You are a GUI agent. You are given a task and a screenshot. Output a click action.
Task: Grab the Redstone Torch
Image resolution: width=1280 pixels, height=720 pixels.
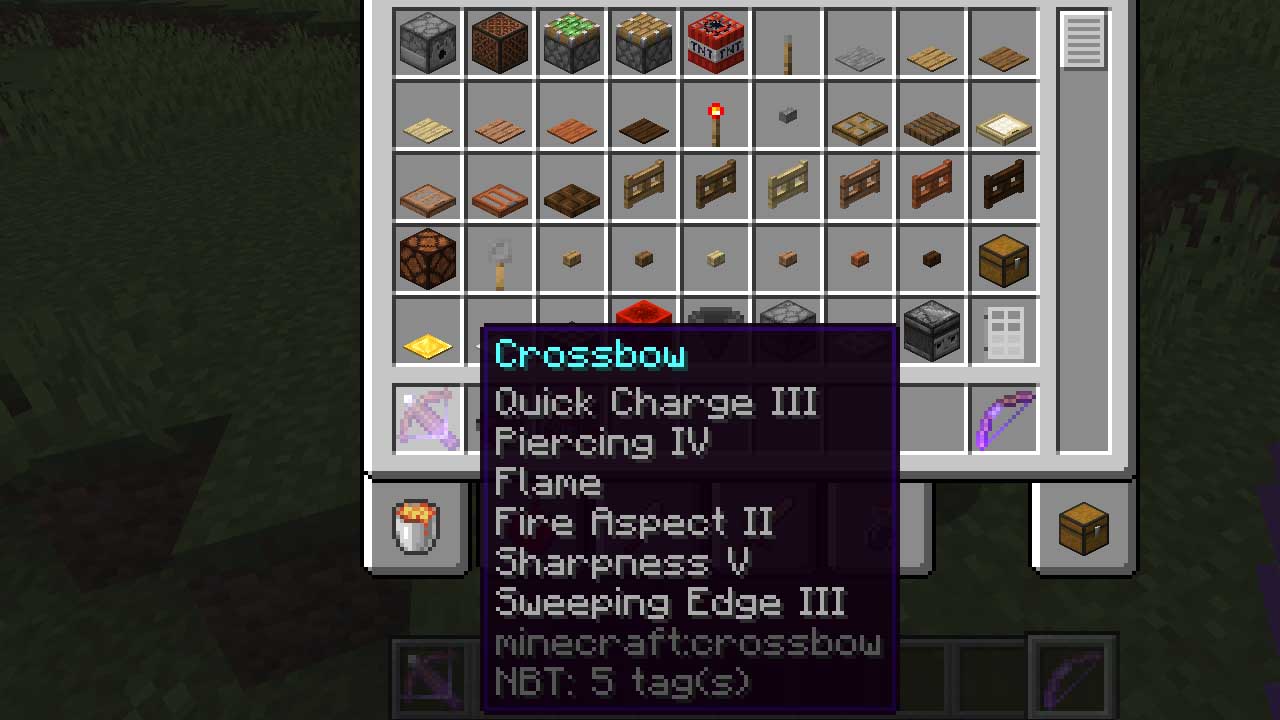click(715, 114)
